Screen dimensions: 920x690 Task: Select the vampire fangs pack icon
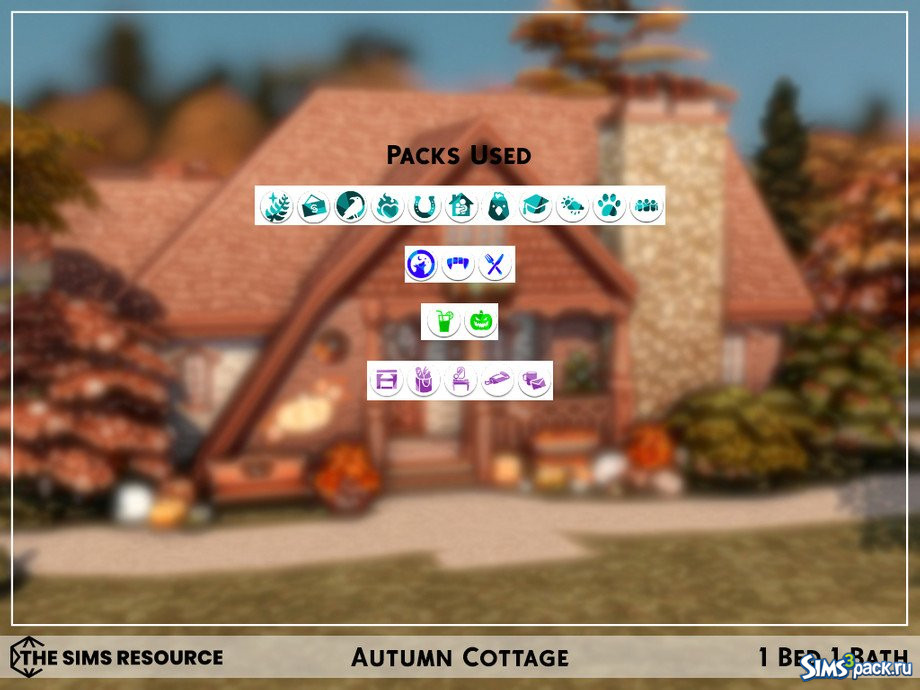(458, 265)
